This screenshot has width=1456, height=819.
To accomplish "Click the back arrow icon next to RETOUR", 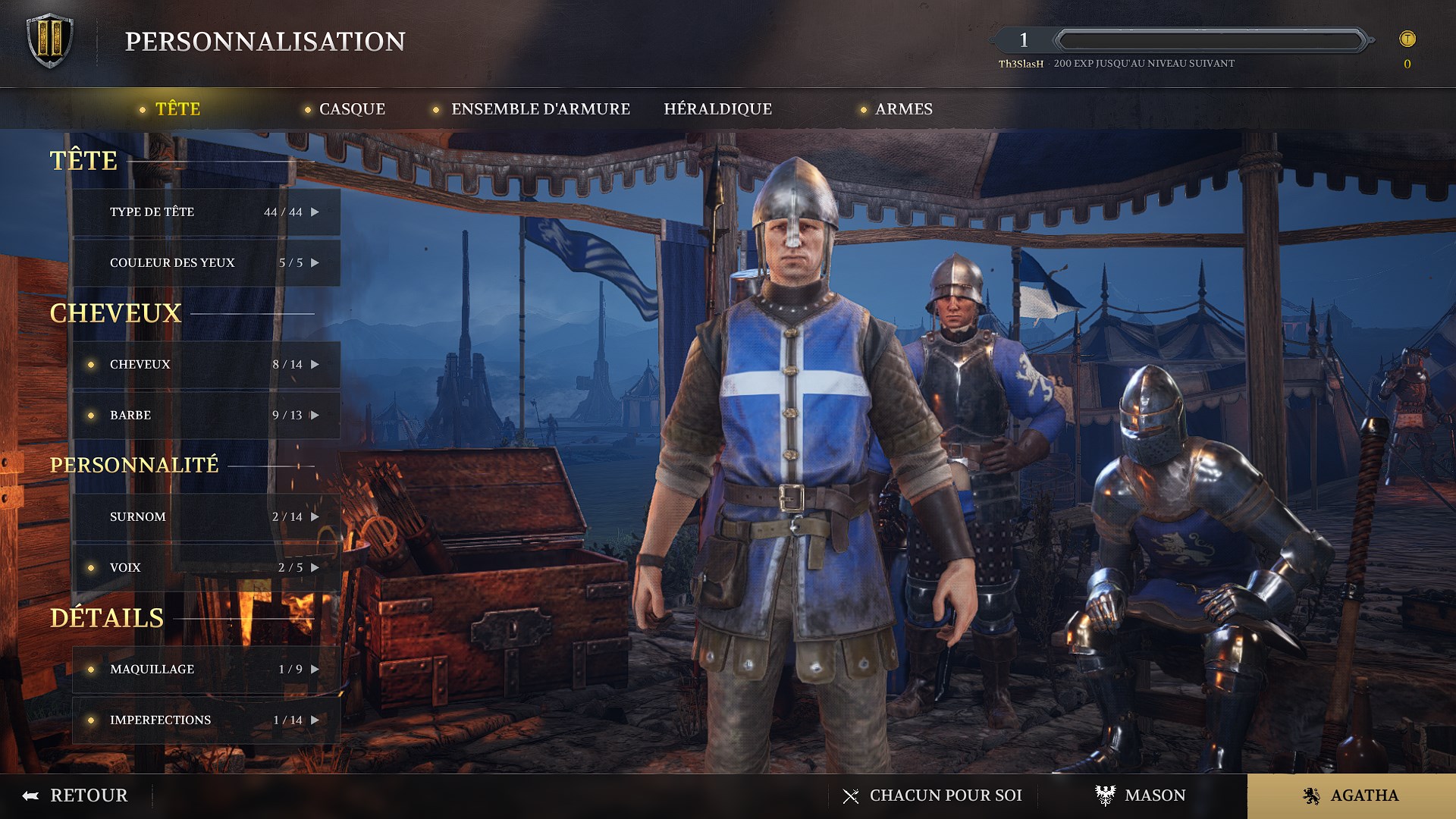I will click(29, 795).
